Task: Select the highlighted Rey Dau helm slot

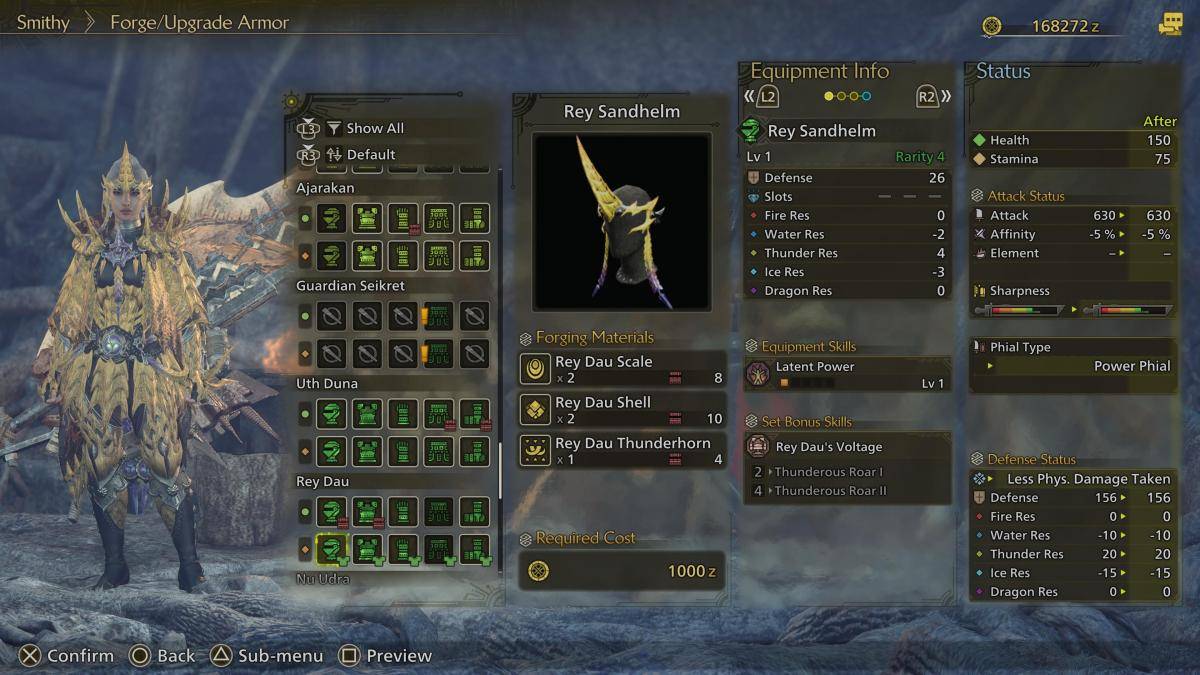Action: [331, 549]
